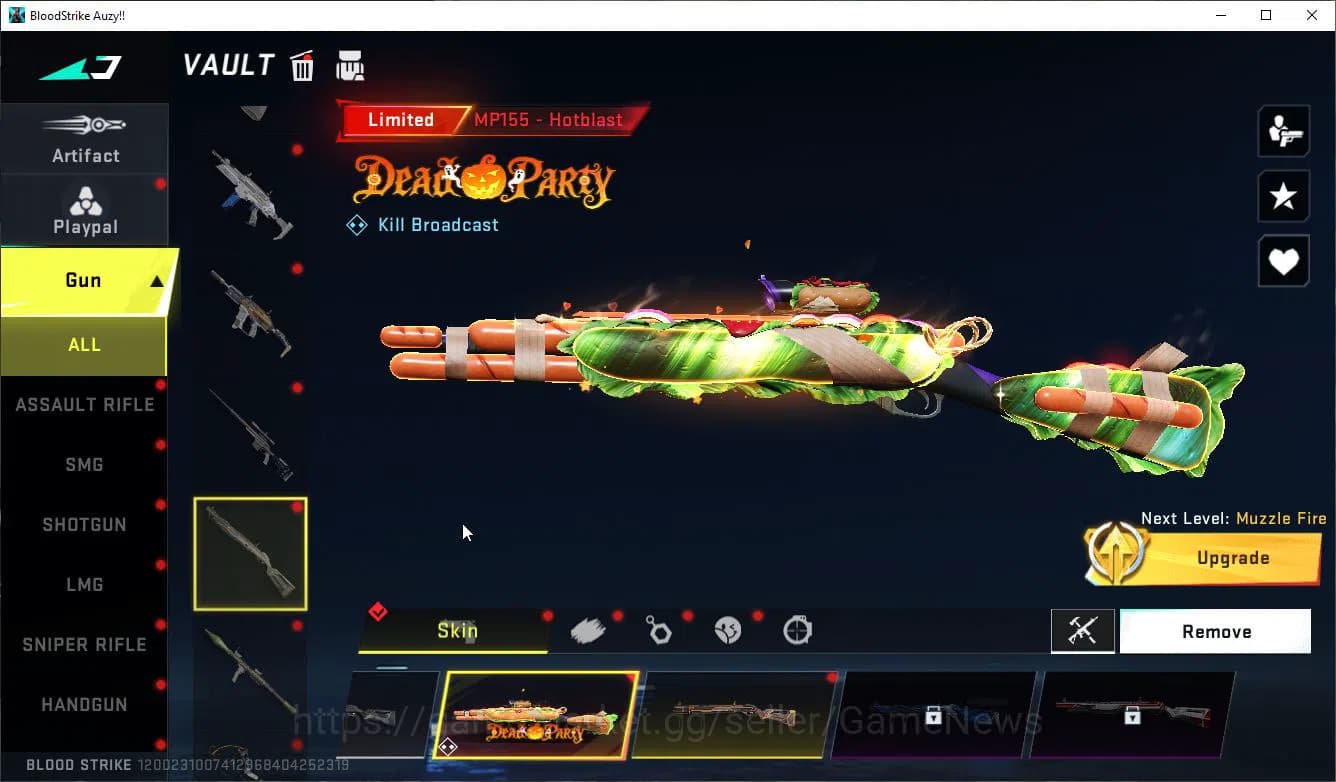Open the sticker customization icon
The width and height of the screenshot is (1336, 782).
pyautogui.click(x=727, y=630)
